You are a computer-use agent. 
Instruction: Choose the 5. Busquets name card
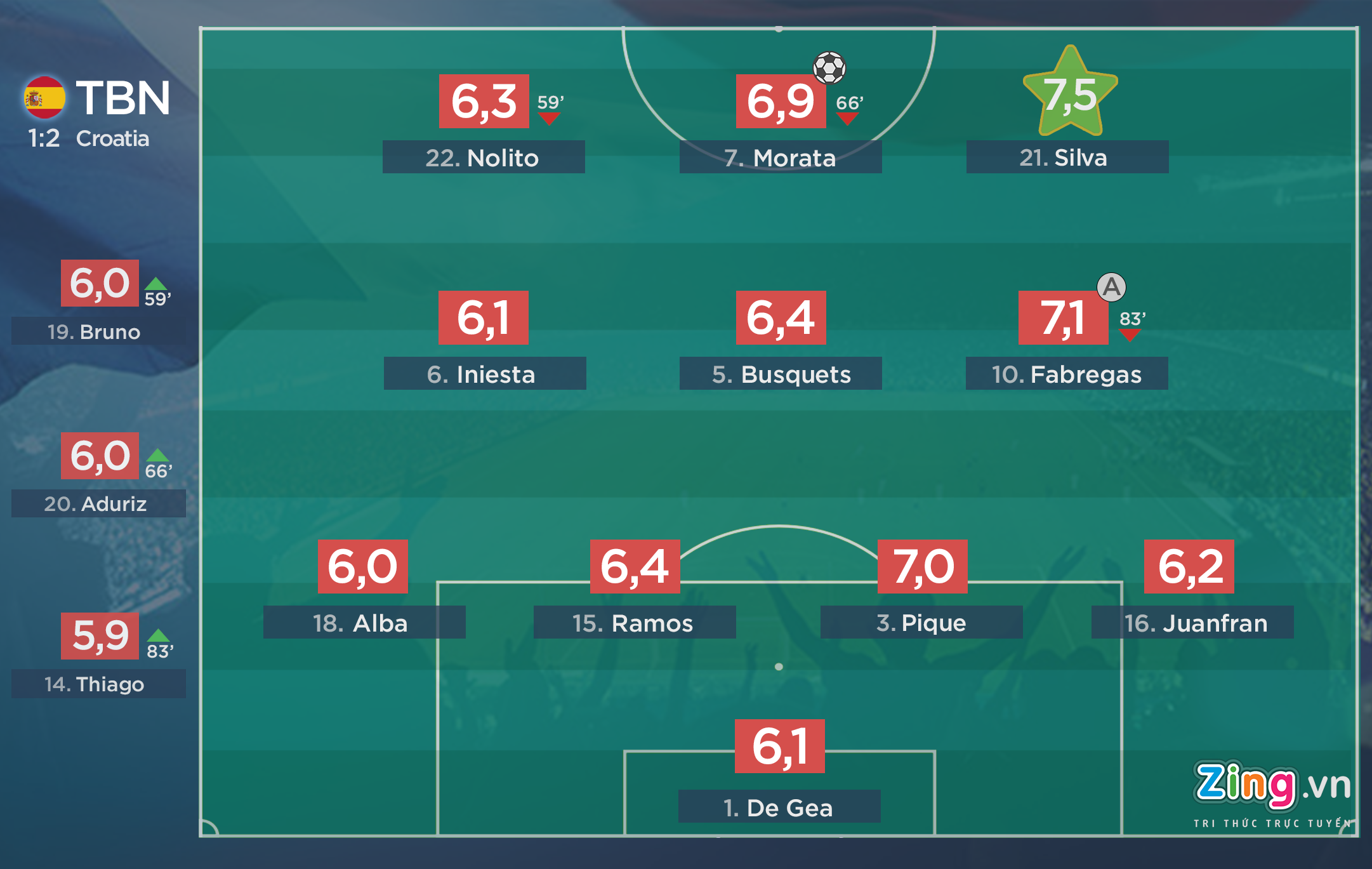780,374
